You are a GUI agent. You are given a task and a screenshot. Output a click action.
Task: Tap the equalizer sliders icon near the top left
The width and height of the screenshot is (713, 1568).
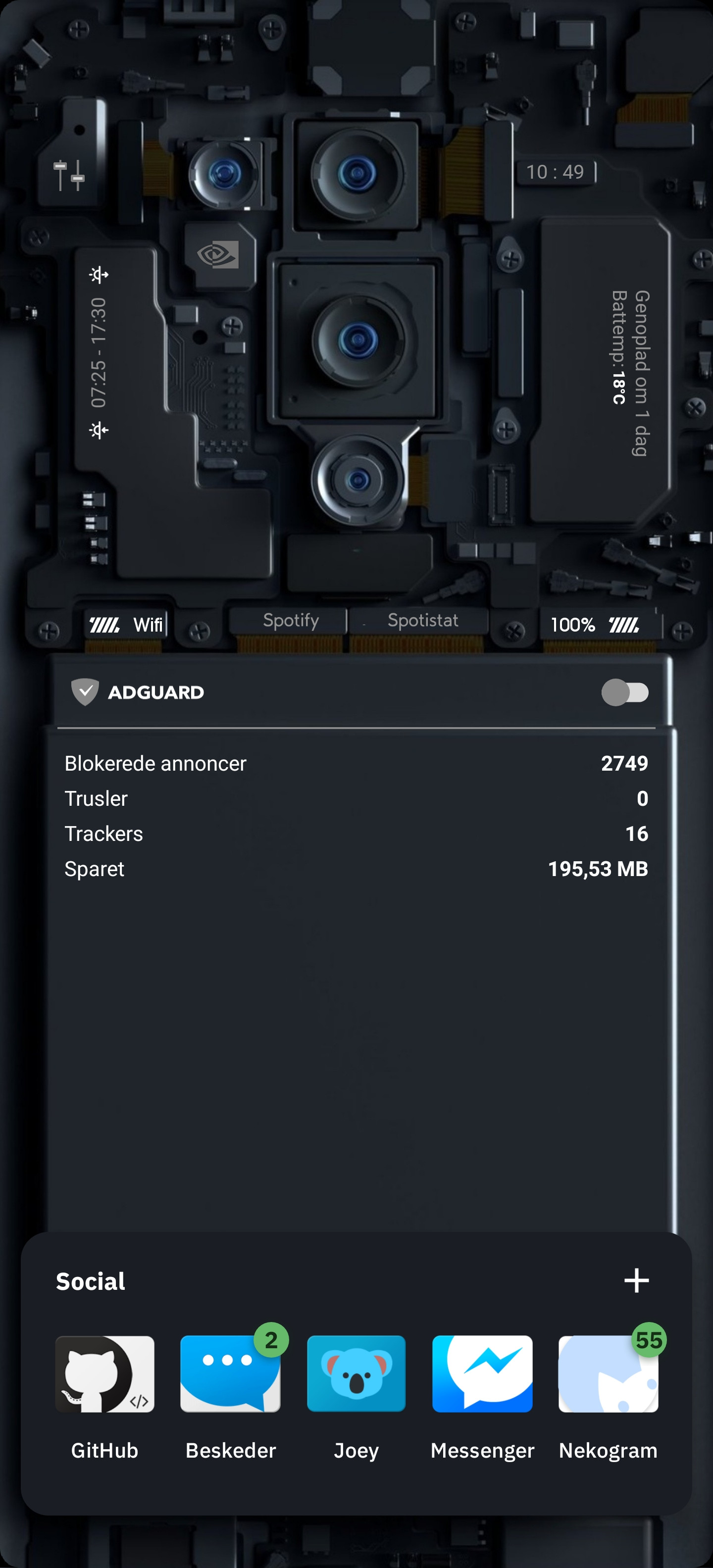(68, 172)
